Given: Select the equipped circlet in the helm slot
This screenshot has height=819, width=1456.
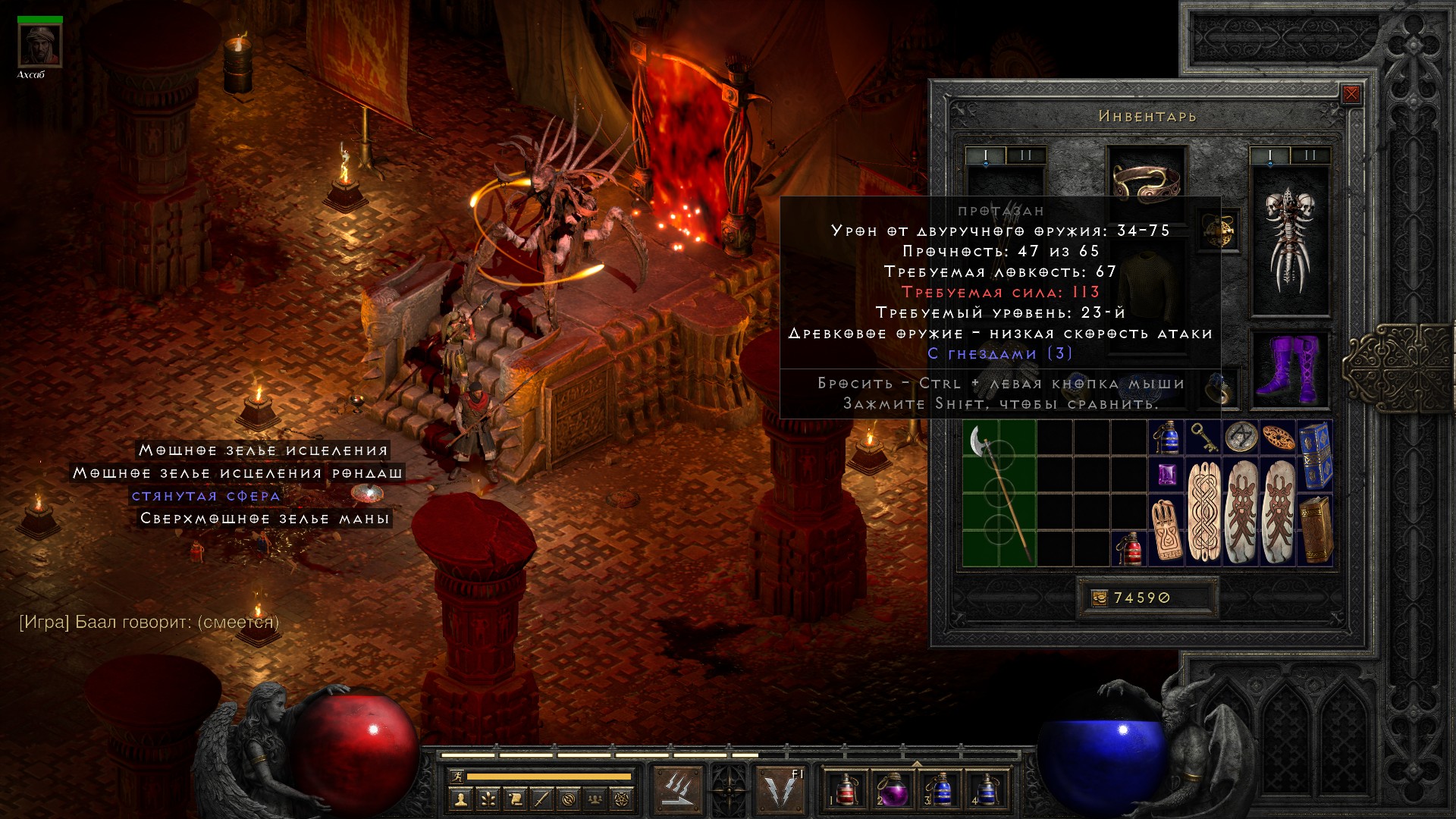Looking at the screenshot, I should tap(1146, 182).
